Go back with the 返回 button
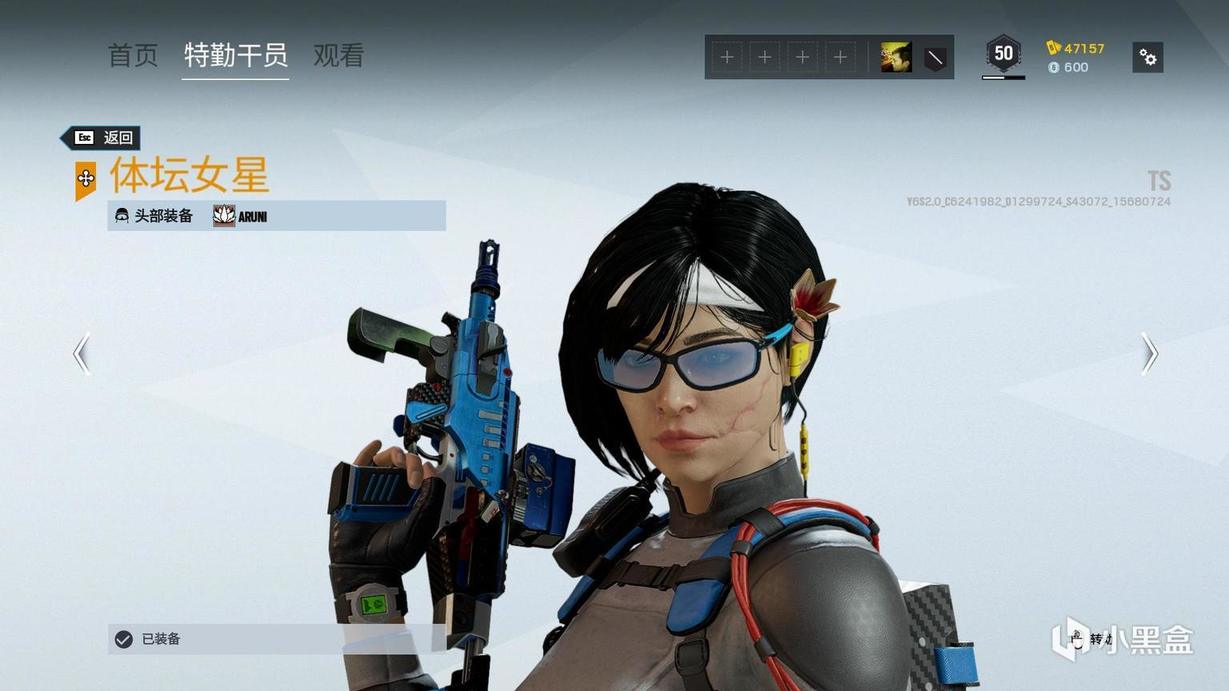1229x691 pixels. tap(102, 138)
